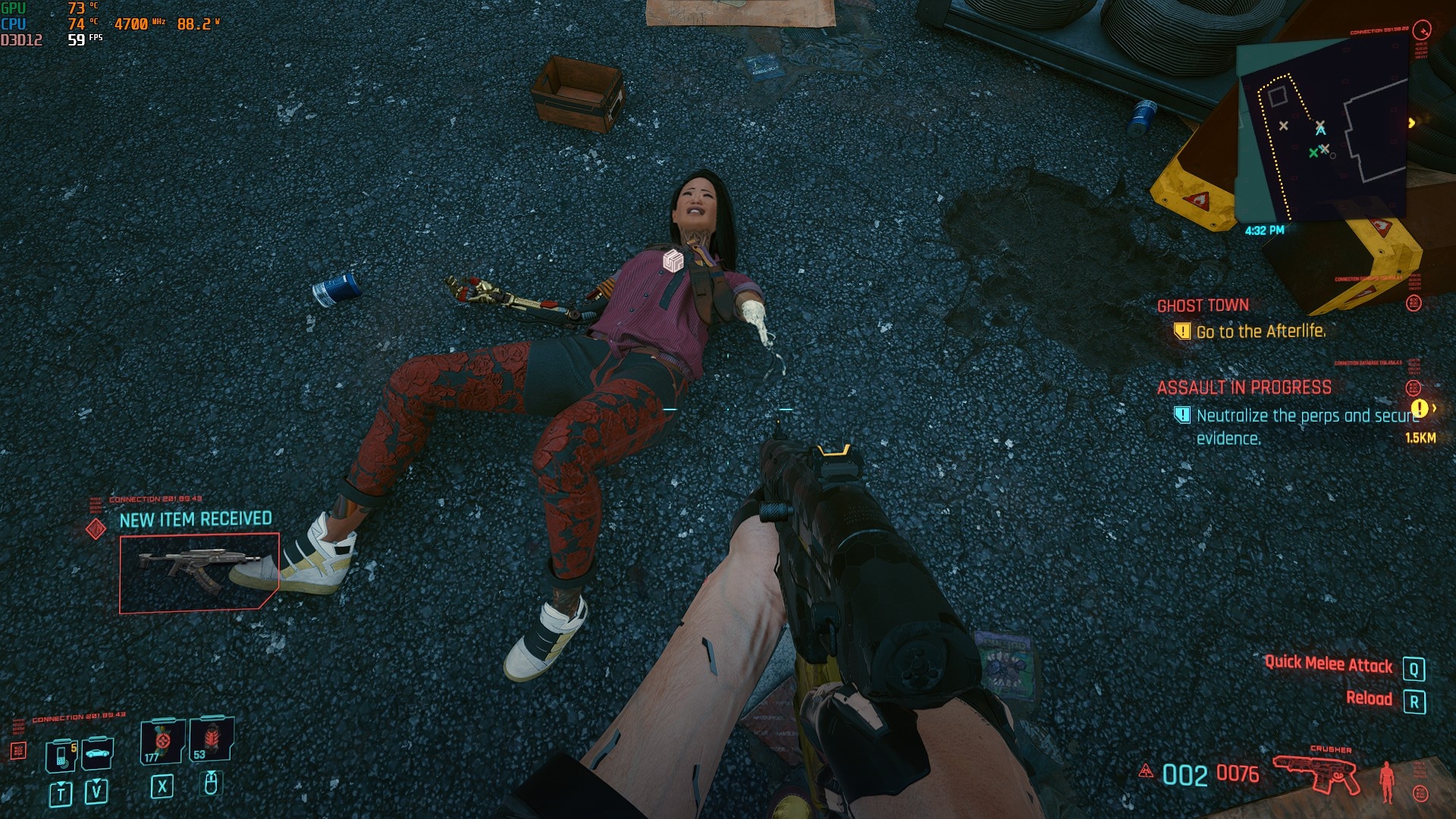Click the loot marker on the body
This screenshot has height=819, width=1456.
pyautogui.click(x=673, y=261)
